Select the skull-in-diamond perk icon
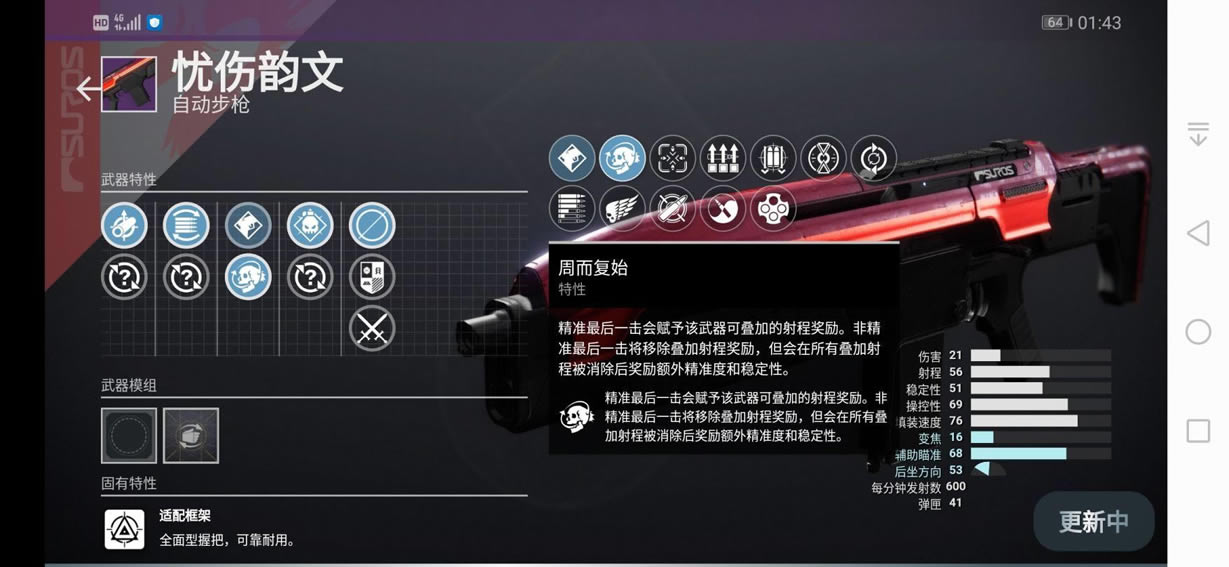 pyautogui.click(x=310, y=226)
